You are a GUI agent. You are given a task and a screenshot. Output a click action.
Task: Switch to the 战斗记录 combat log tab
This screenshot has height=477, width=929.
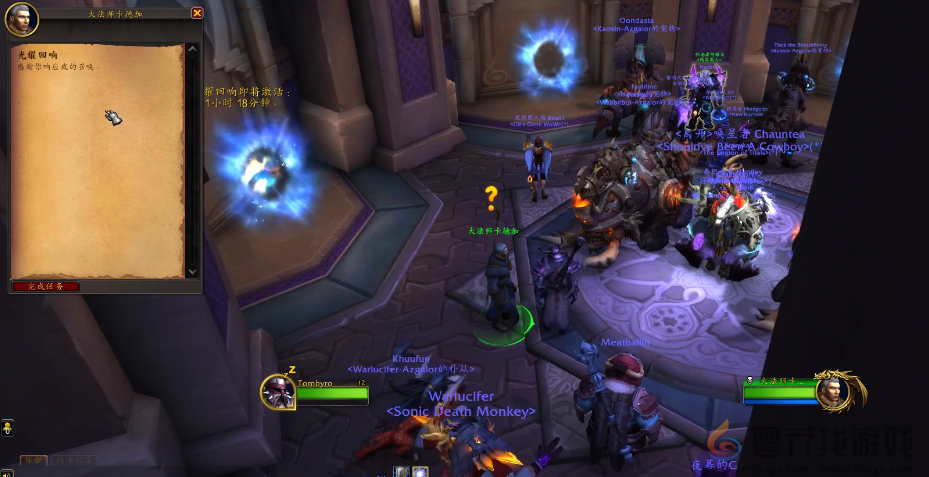coord(76,460)
